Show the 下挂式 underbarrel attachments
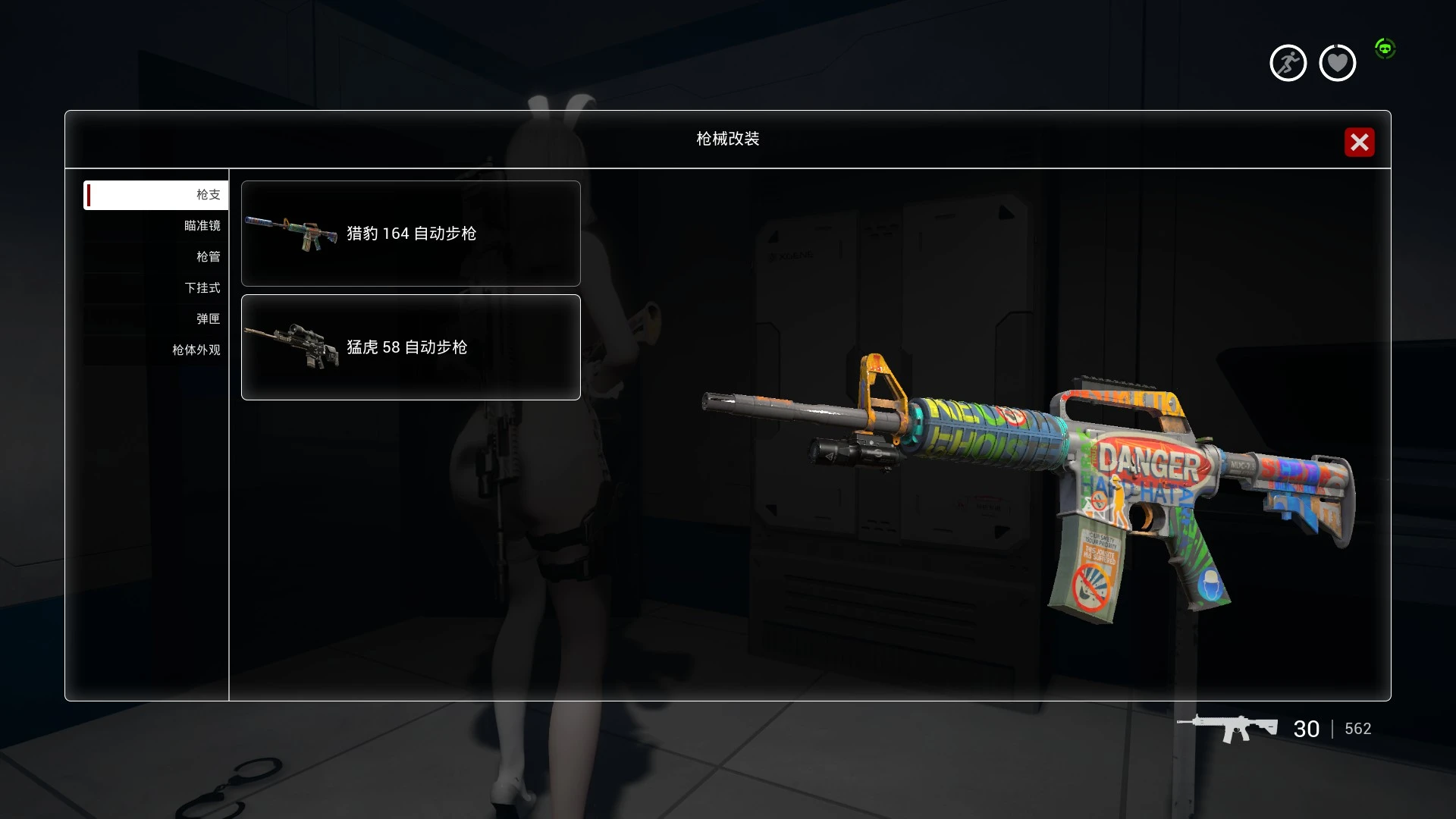This screenshot has height=819, width=1456. (x=156, y=288)
